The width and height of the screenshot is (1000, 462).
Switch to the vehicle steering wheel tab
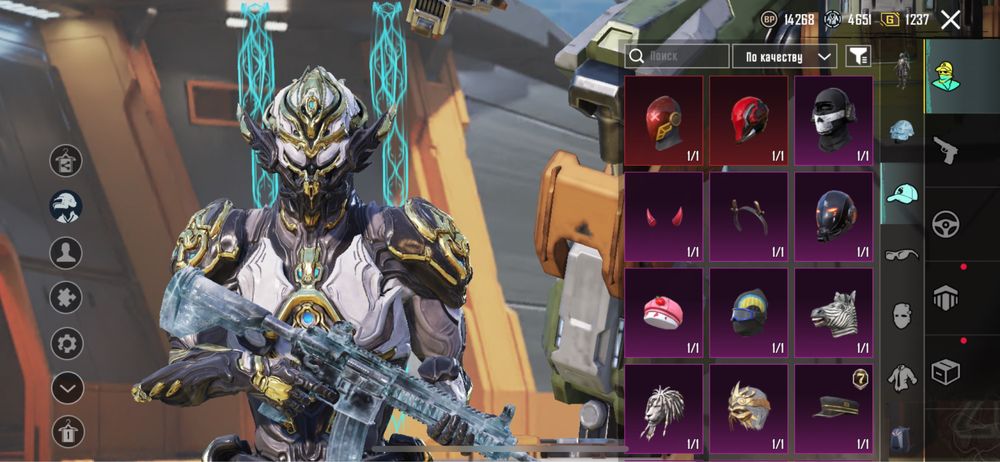click(945, 224)
